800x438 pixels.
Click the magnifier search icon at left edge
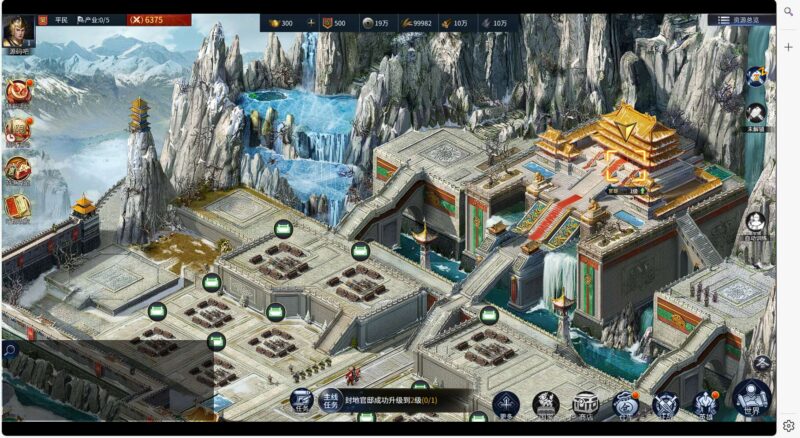pos(9,350)
